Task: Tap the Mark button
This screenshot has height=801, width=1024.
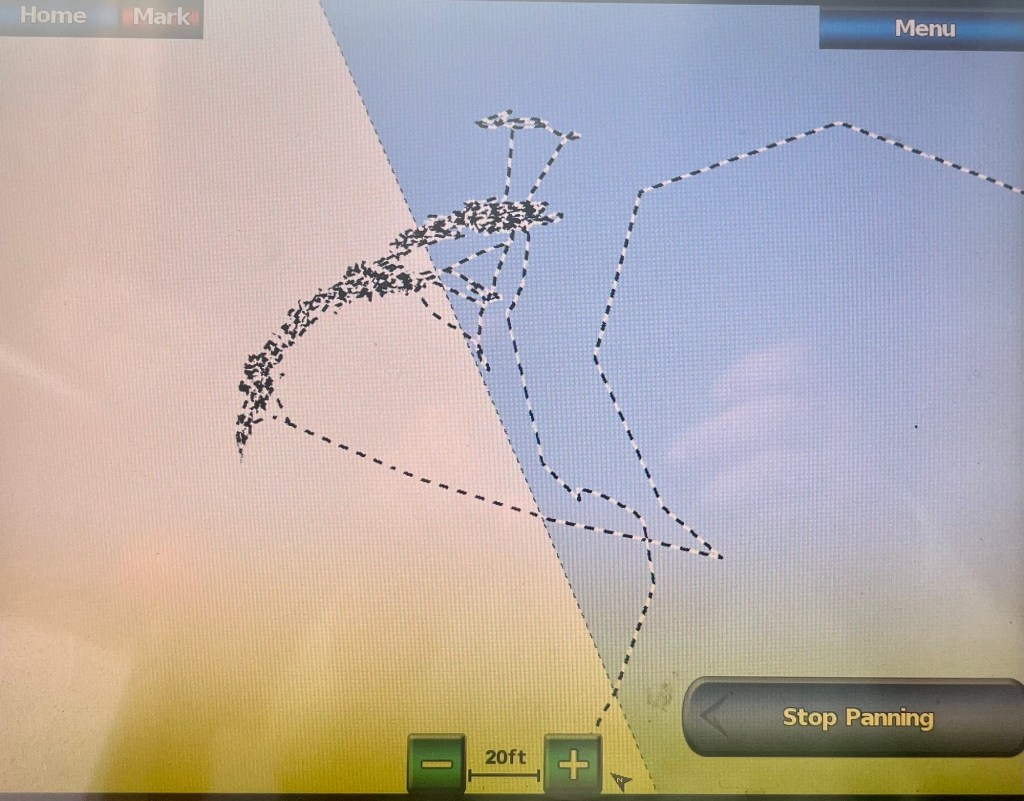Action: coord(163,17)
